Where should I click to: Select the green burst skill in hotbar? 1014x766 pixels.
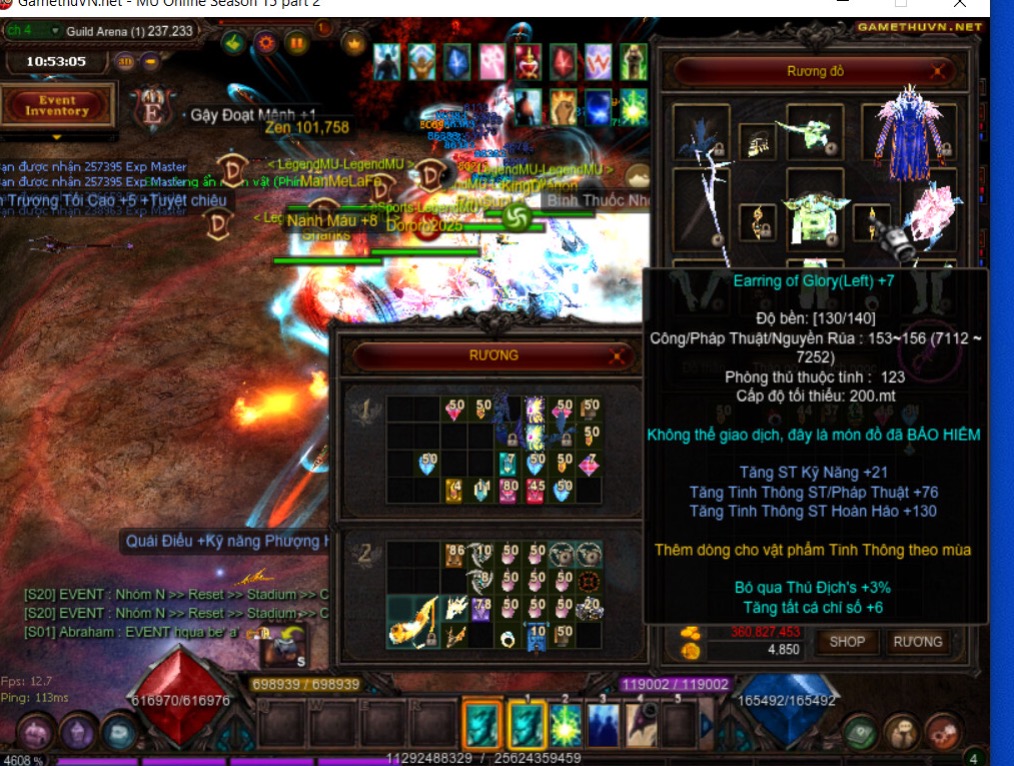[566, 723]
